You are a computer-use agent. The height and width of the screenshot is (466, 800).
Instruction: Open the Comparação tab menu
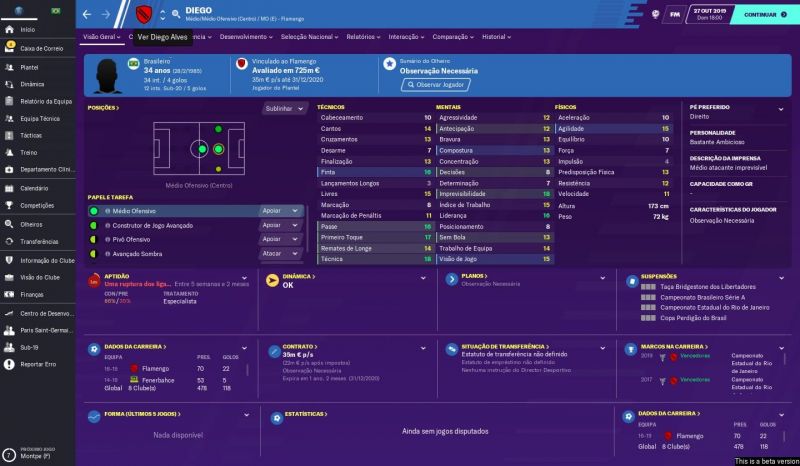coord(453,36)
